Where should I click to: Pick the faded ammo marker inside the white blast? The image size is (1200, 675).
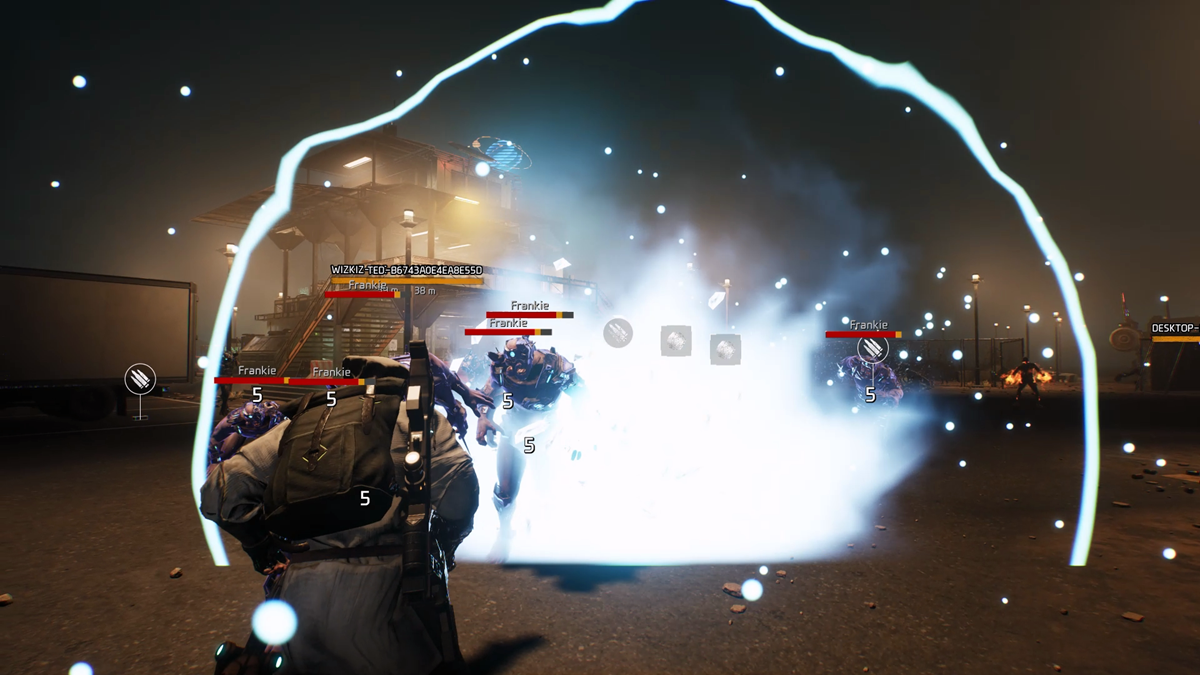click(618, 333)
